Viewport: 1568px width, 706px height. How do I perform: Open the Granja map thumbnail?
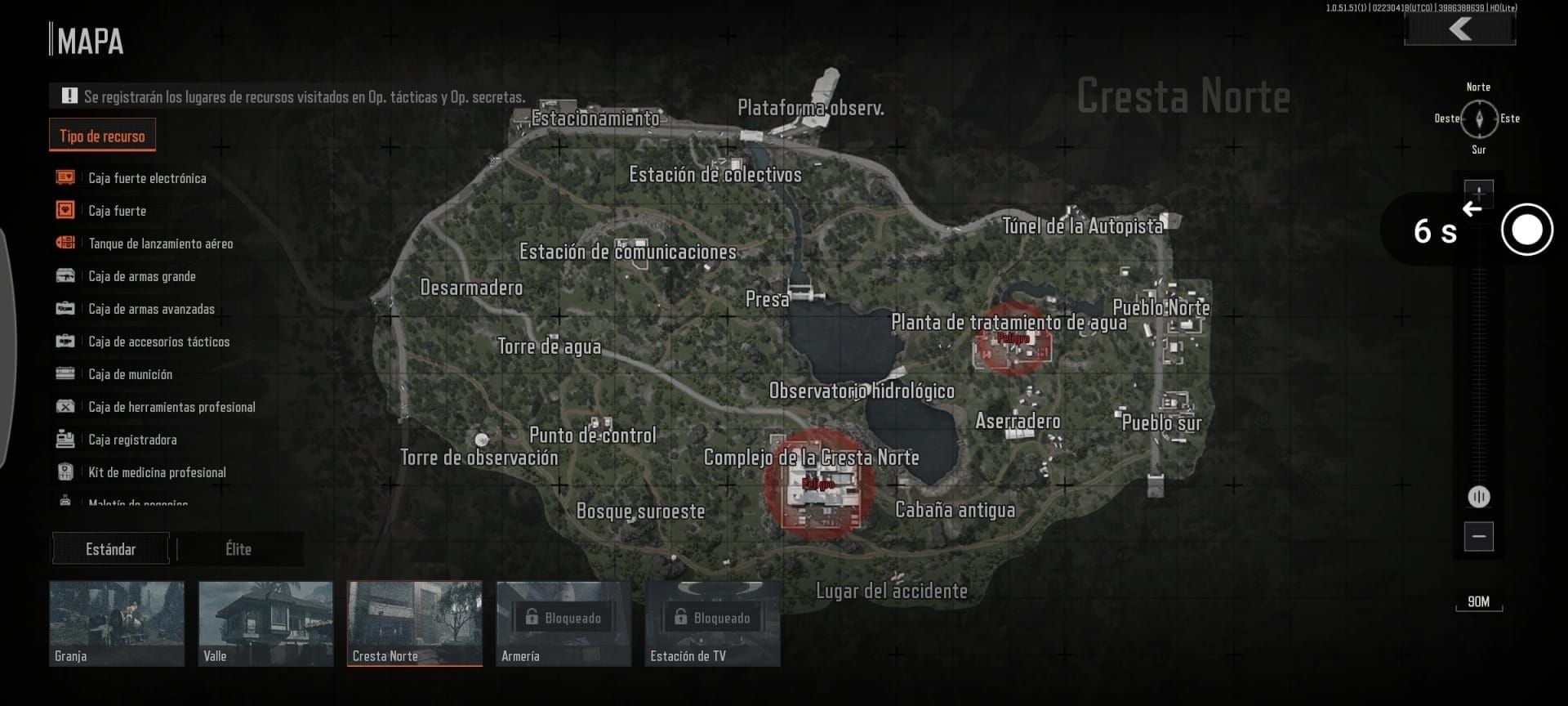coord(116,623)
